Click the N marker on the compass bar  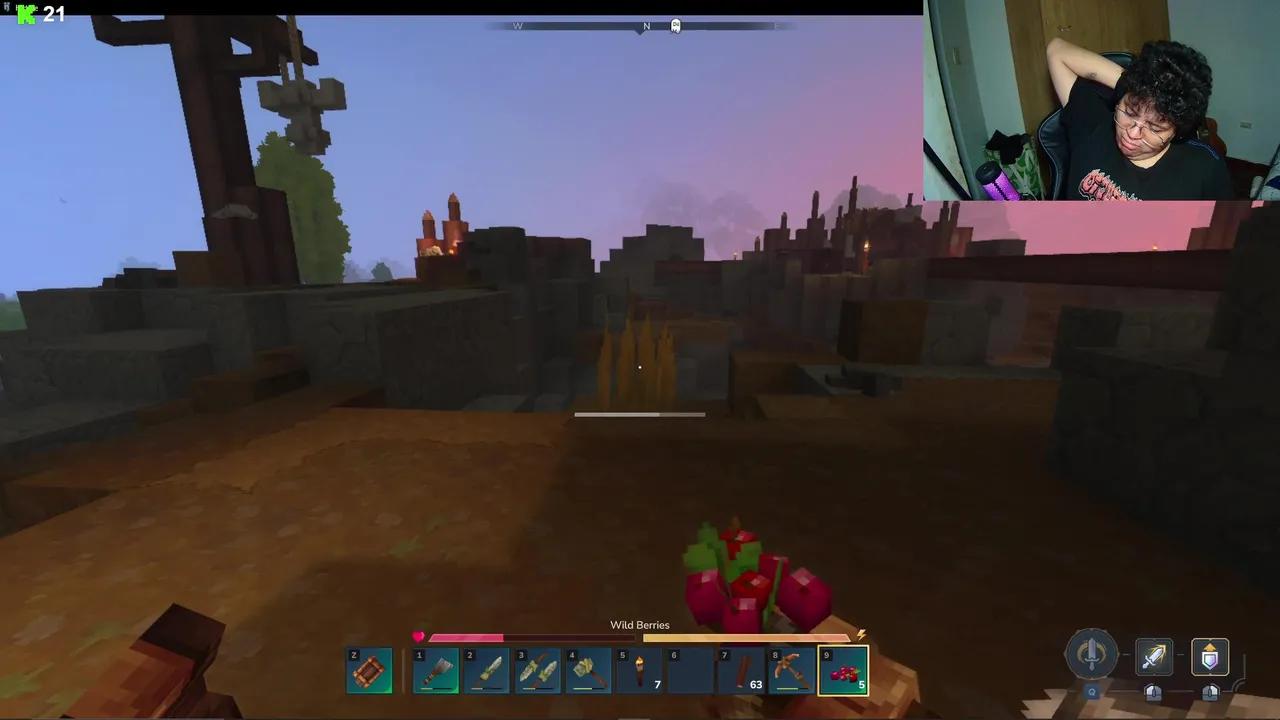tap(646, 25)
